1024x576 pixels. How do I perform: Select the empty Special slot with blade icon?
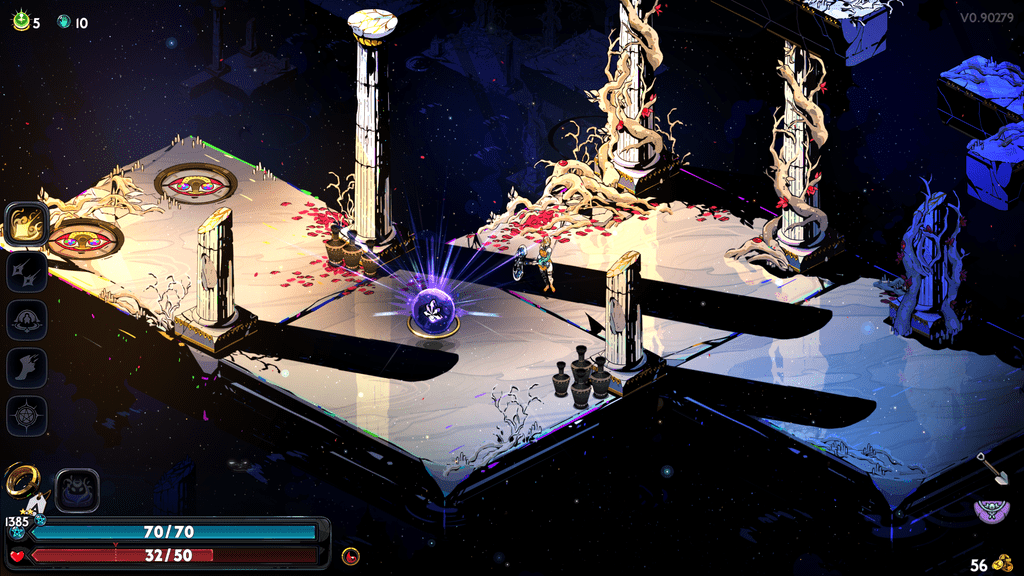coord(27,272)
